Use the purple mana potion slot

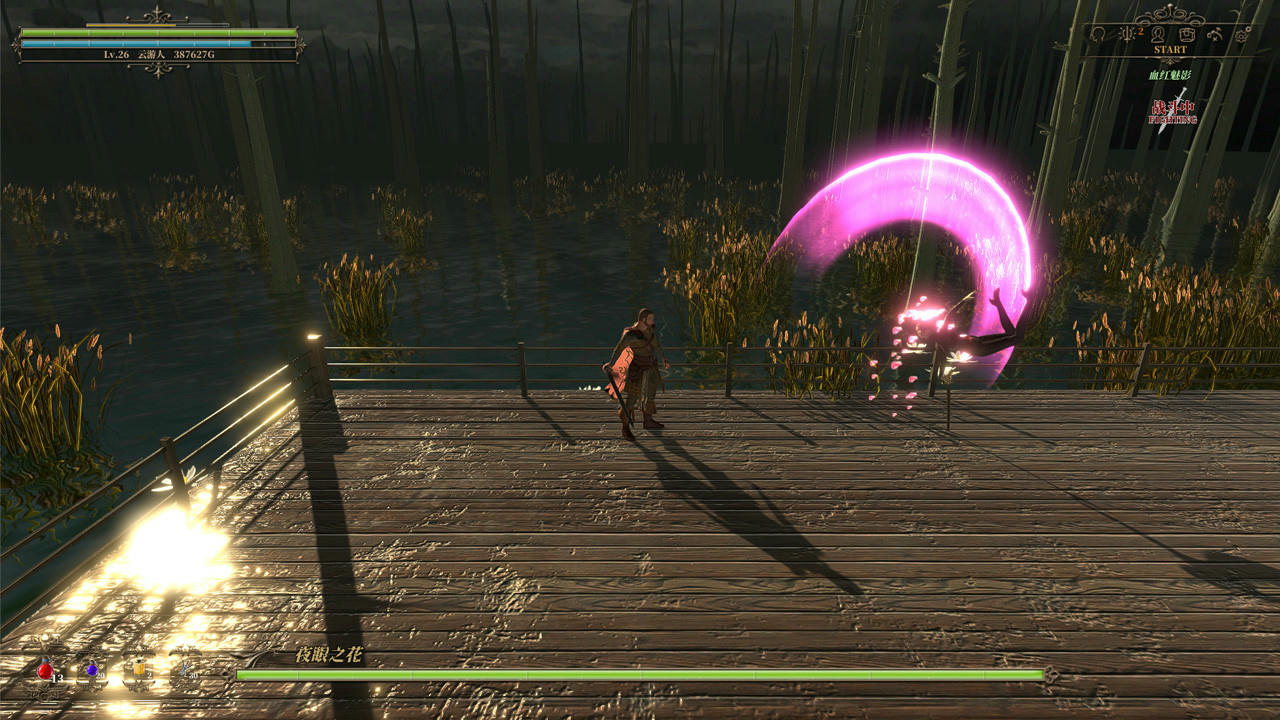[x=92, y=672]
